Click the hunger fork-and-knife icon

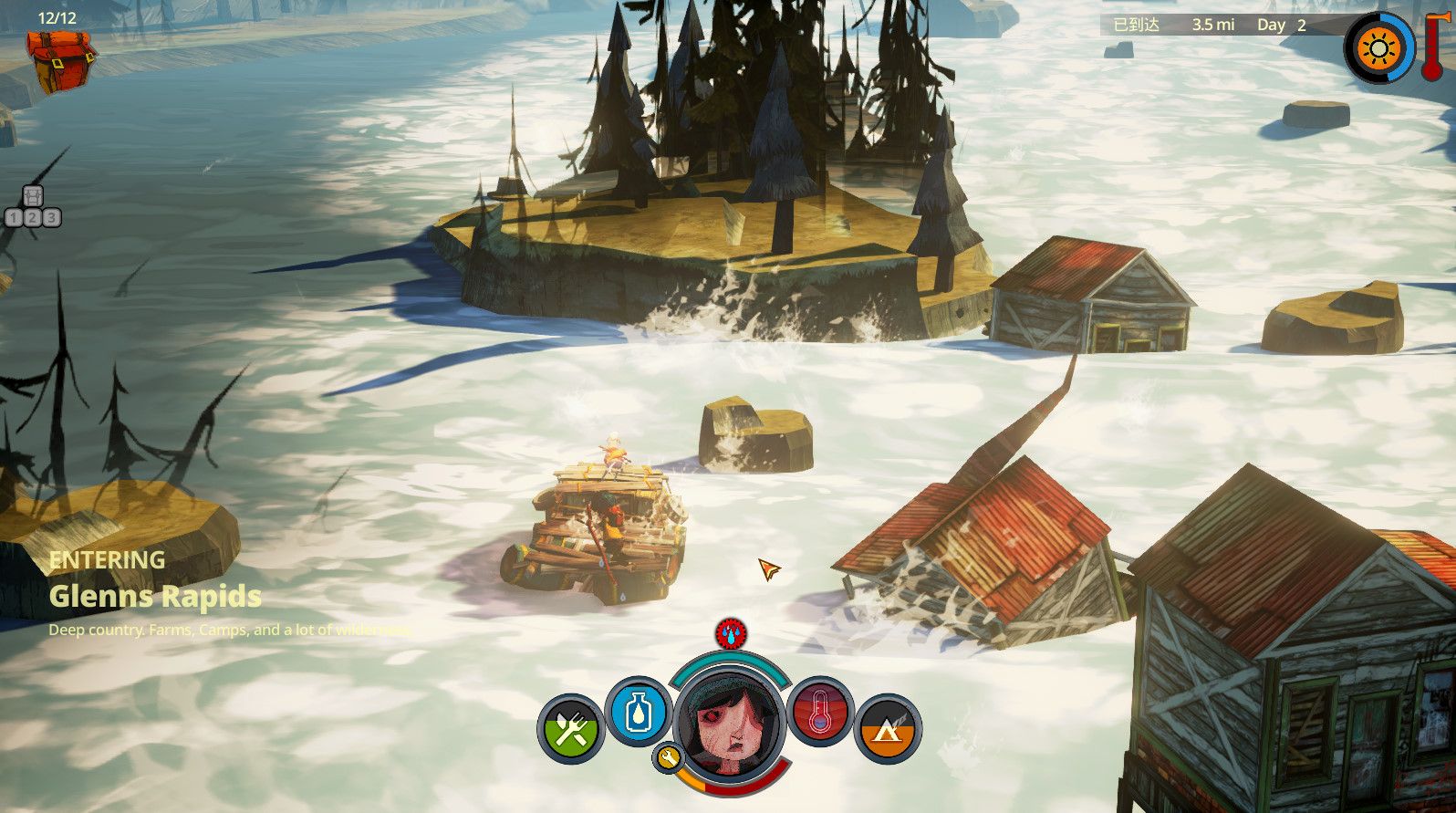click(571, 729)
